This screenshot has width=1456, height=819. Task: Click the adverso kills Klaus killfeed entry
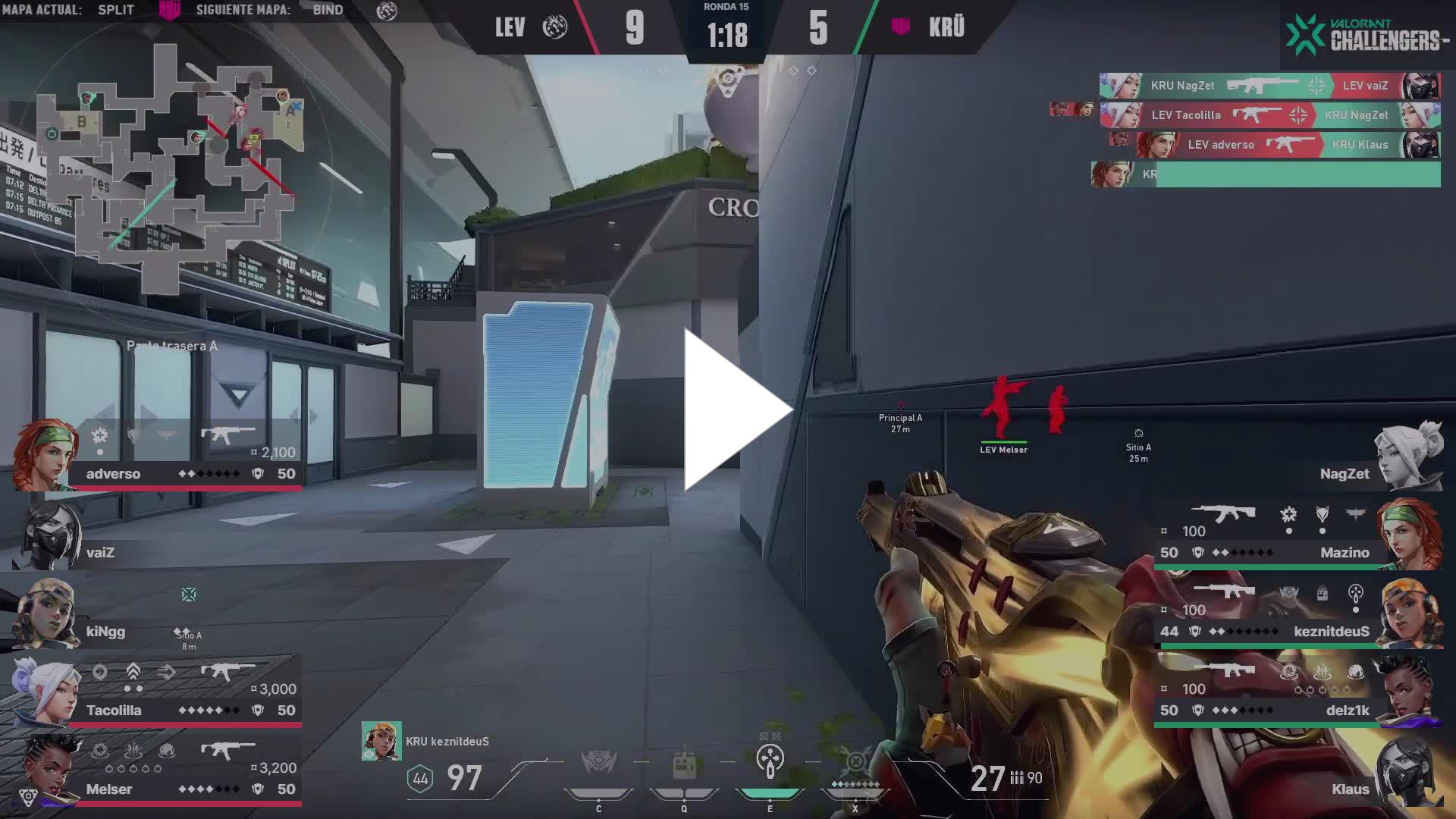(x=1288, y=145)
